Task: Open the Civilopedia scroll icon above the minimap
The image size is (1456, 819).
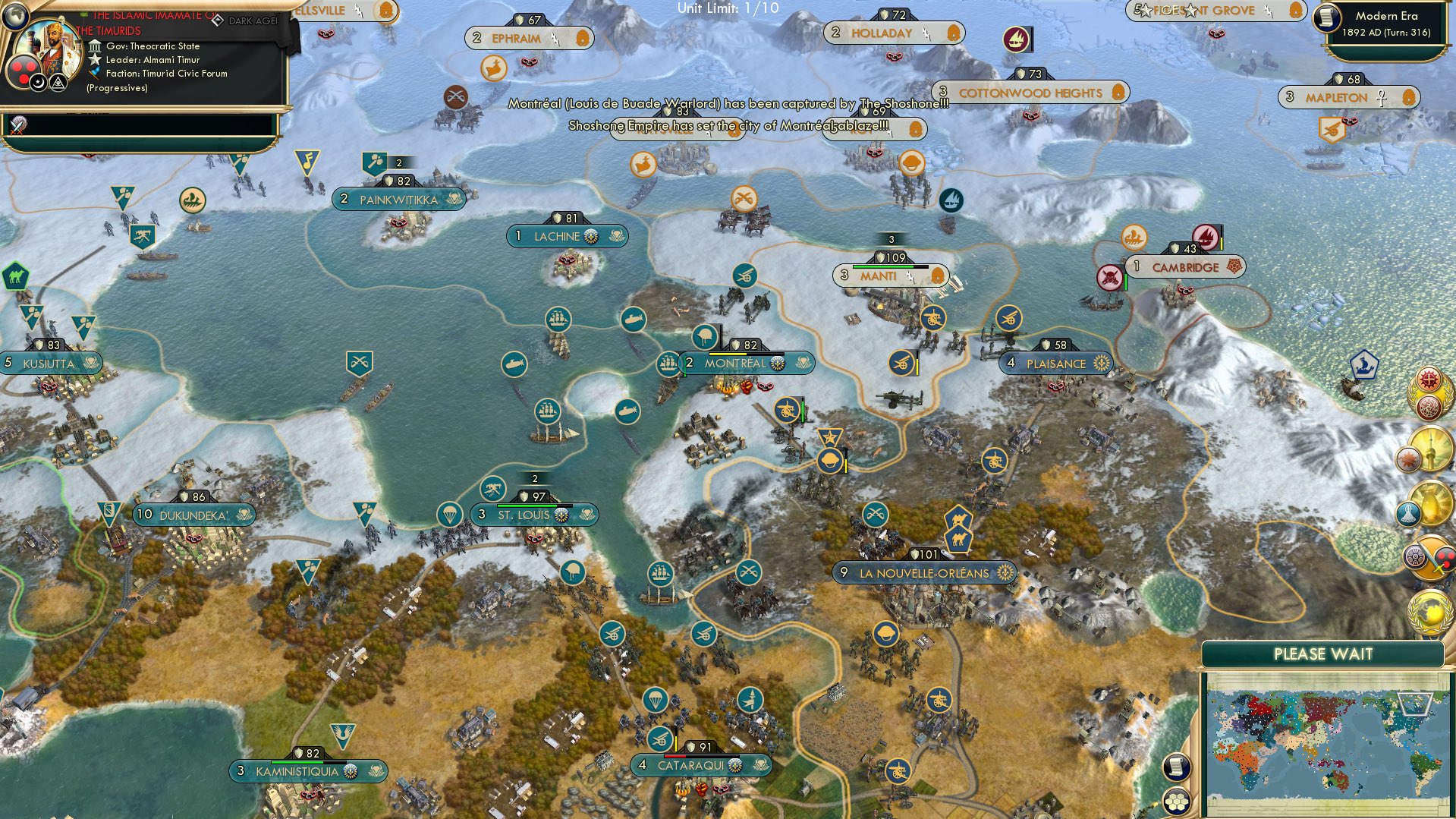Action: (x=1176, y=768)
